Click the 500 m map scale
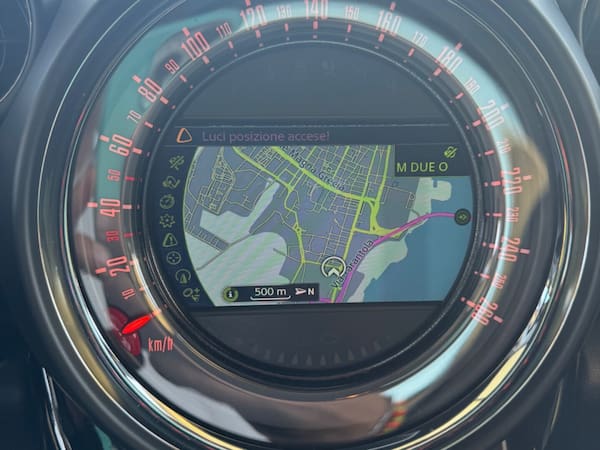Image resolution: width=600 pixels, height=450 pixels. (270, 292)
